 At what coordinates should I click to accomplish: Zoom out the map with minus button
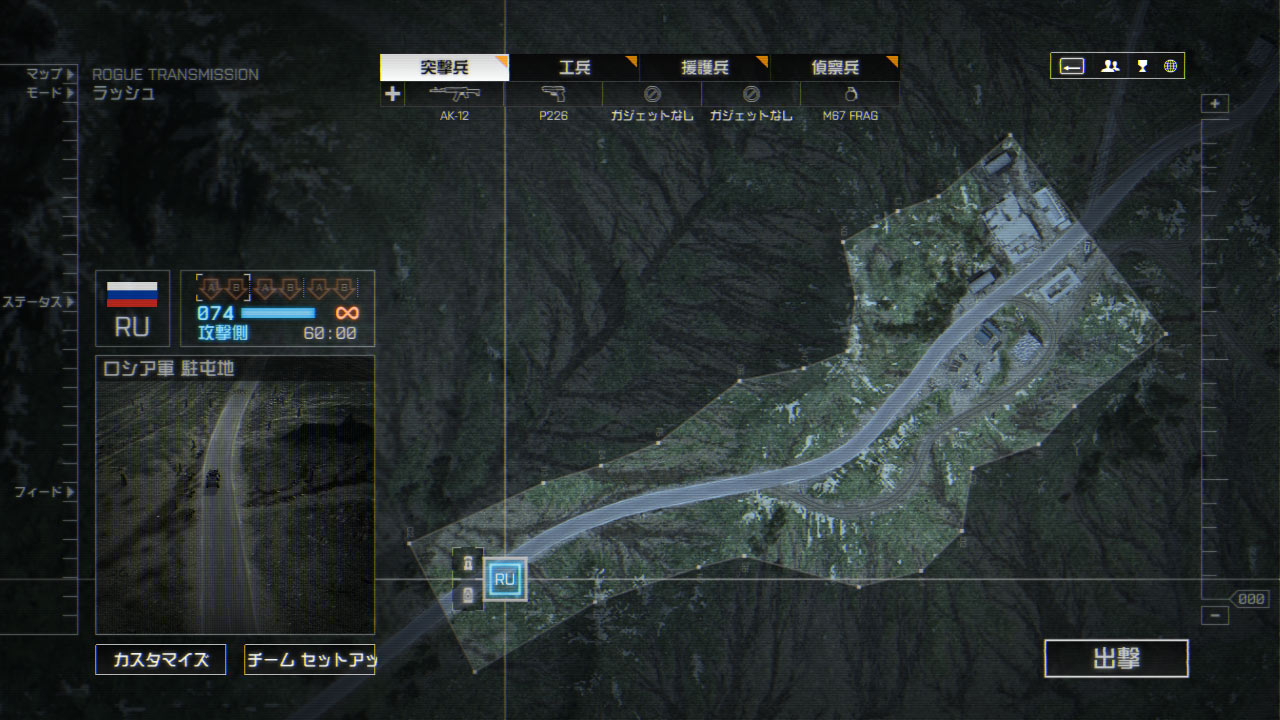(1215, 616)
